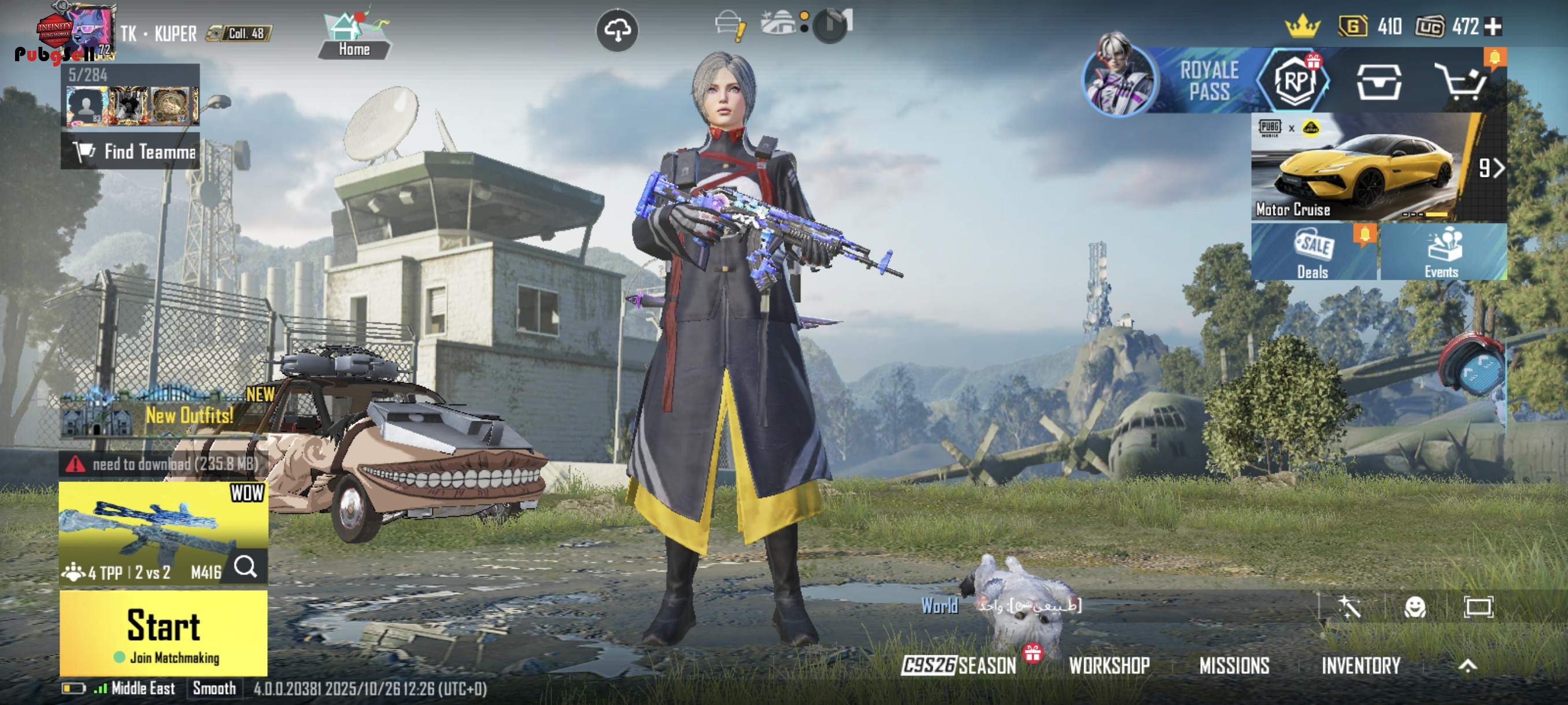
Task: Open the crate chest icon
Action: point(1379,81)
